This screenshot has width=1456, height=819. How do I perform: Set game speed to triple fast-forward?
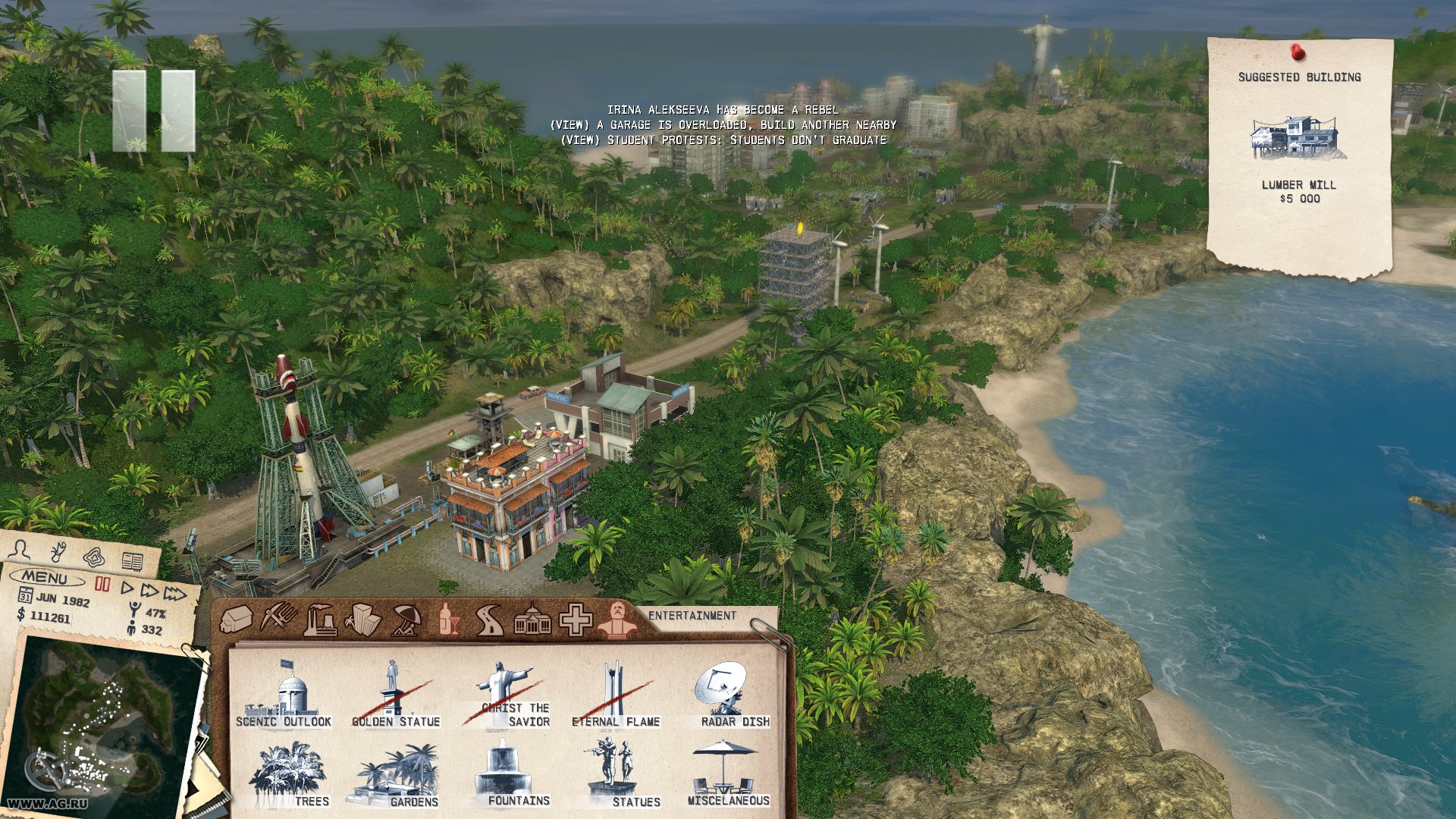click(174, 593)
